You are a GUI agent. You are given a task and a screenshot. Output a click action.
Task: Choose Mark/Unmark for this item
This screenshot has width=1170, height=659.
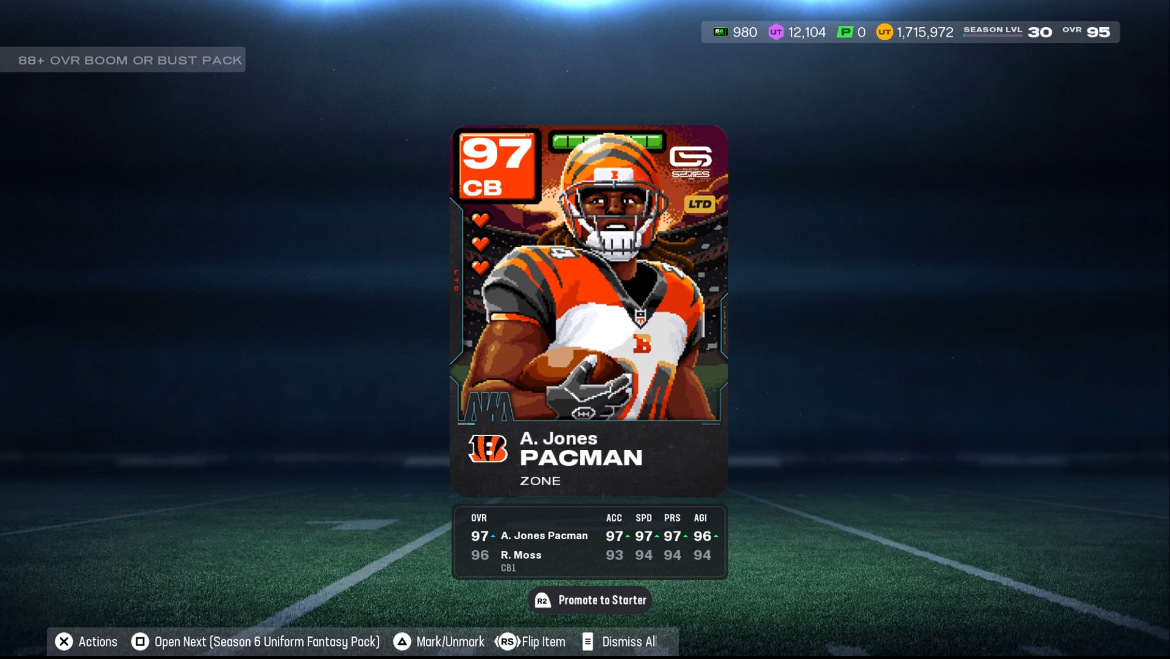click(438, 642)
